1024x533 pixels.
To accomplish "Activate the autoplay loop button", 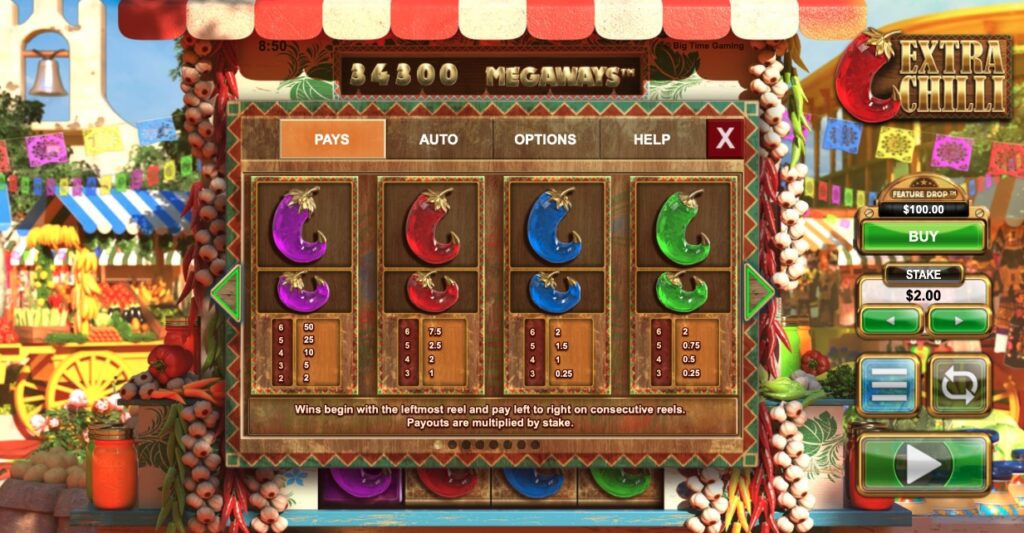I will tap(959, 384).
